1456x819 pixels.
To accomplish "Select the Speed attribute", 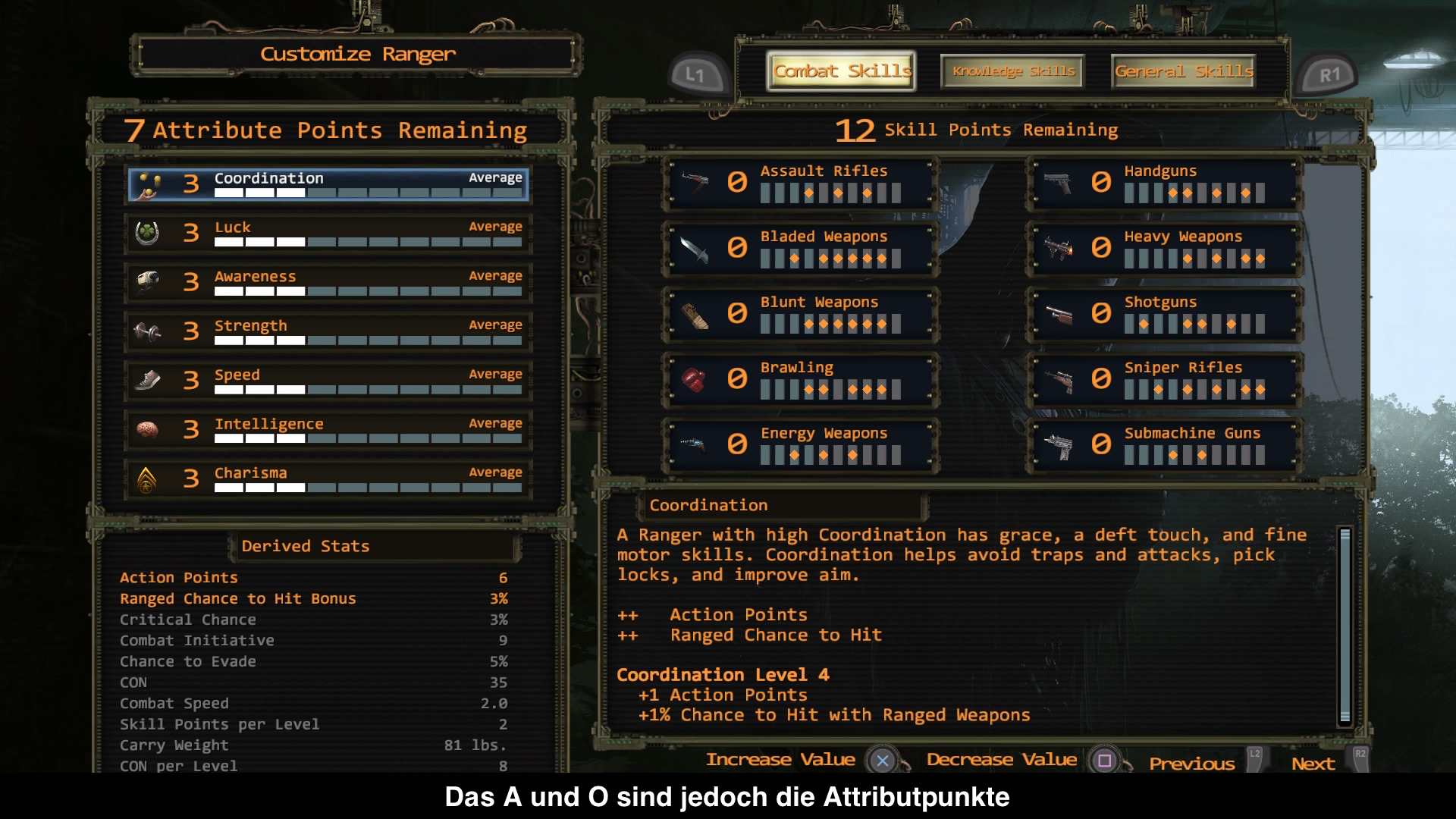I will 328,381.
